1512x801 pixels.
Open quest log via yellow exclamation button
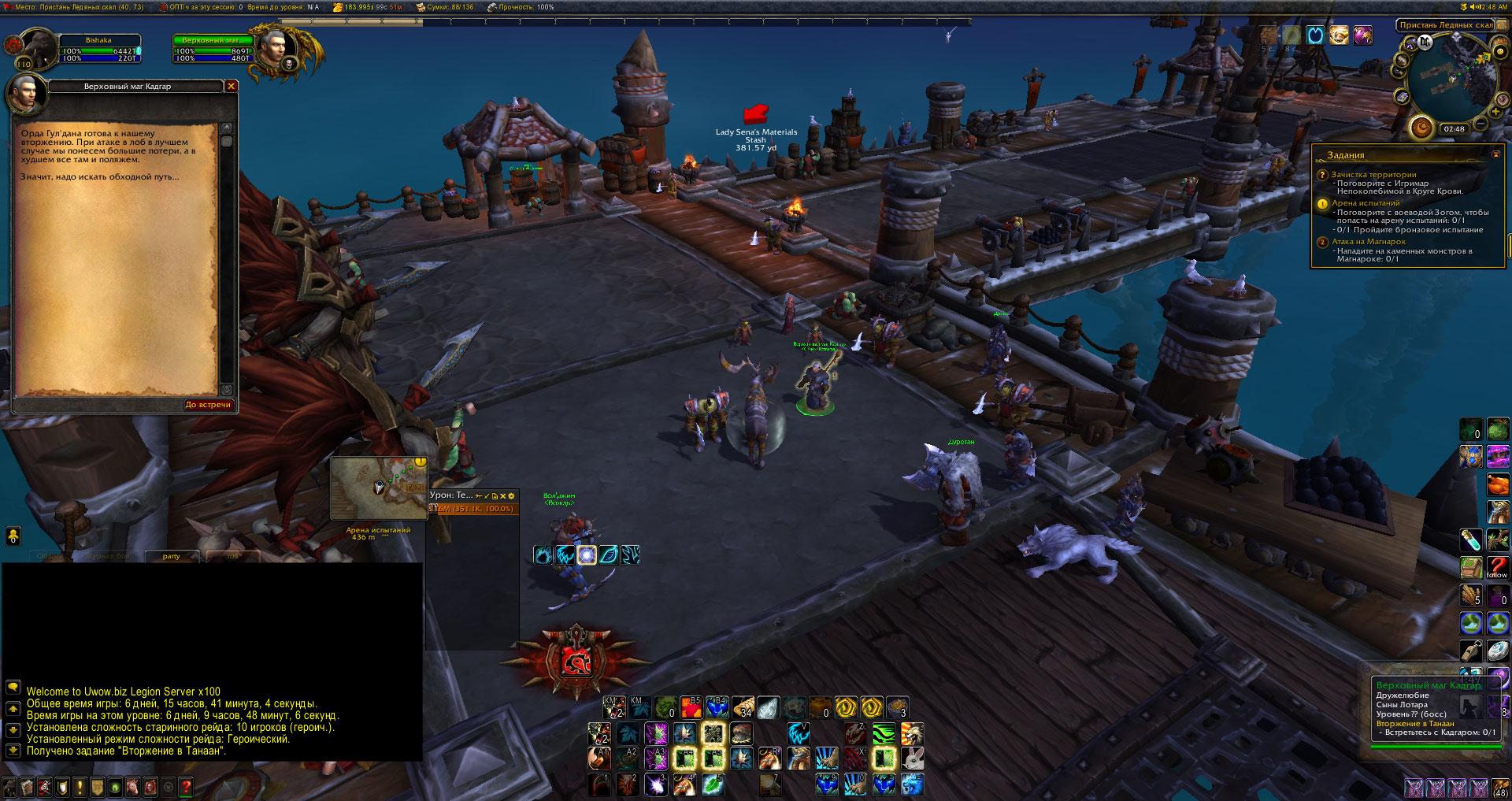(x=80, y=787)
